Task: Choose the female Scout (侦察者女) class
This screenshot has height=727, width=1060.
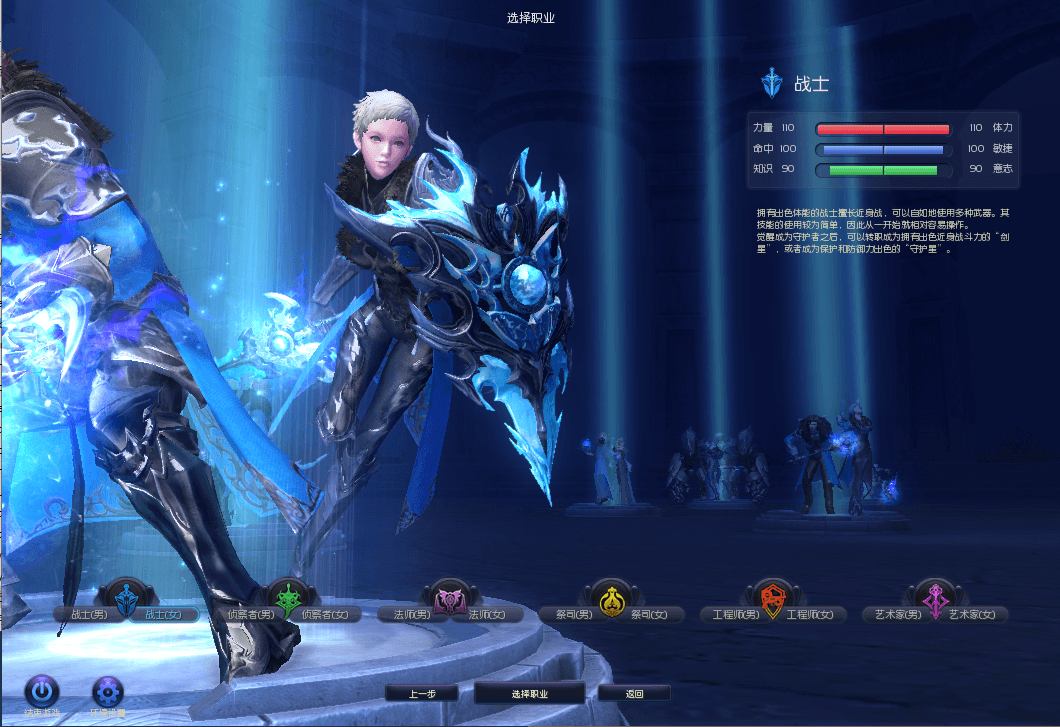Action: click(326, 614)
